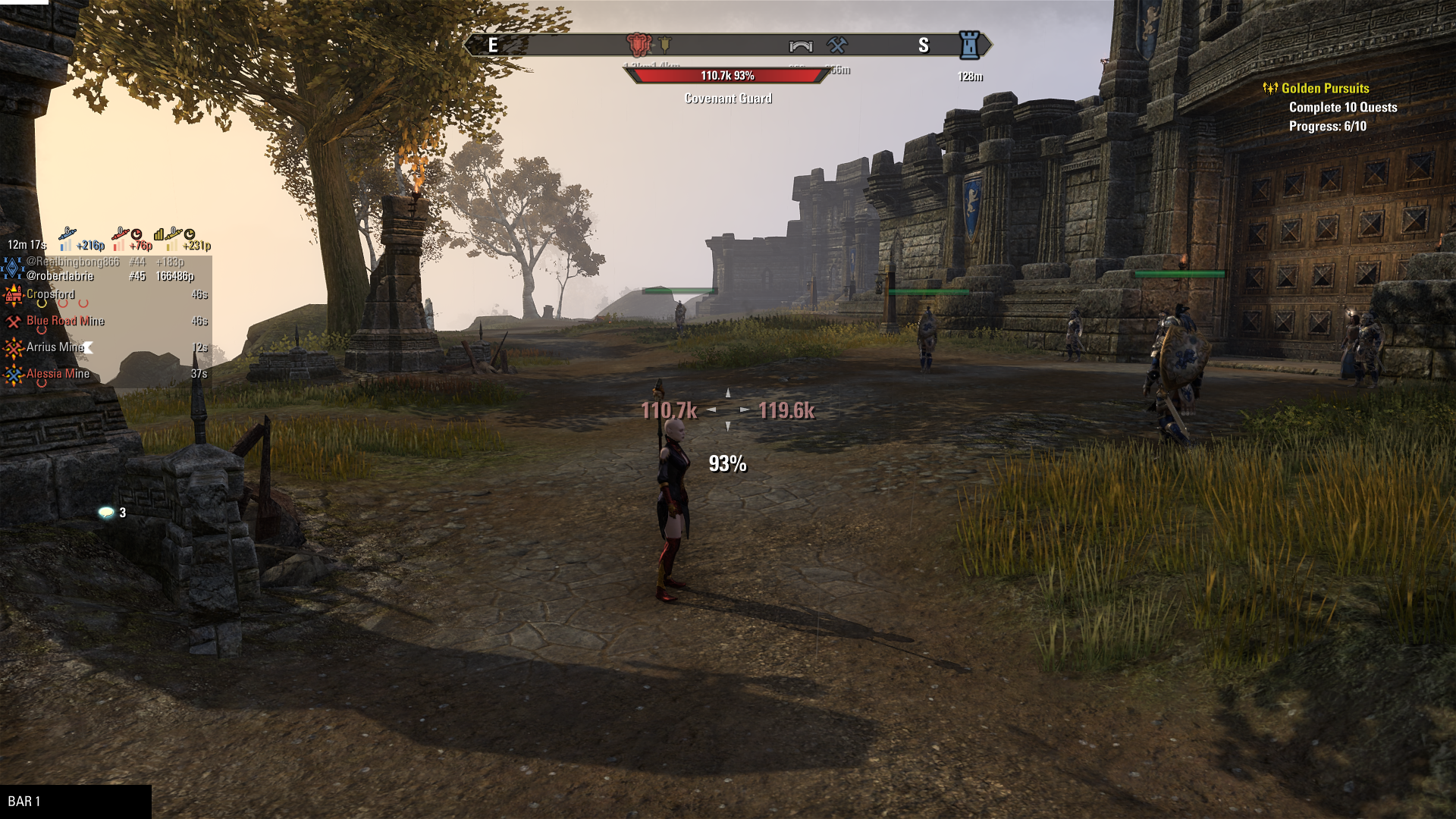Open the chat notification bubble icon
This screenshot has width=1456, height=819.
coord(106,513)
